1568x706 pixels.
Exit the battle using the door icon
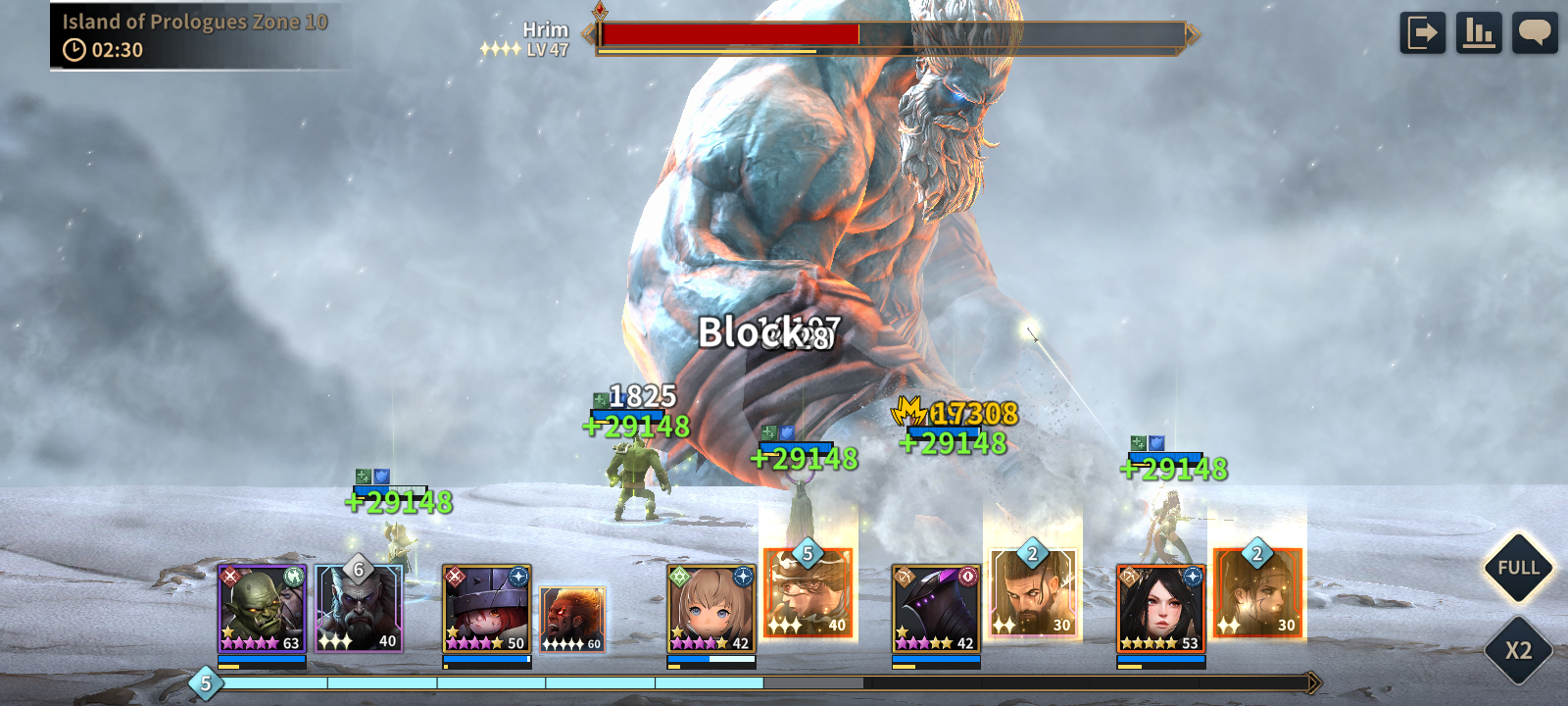click(1422, 32)
